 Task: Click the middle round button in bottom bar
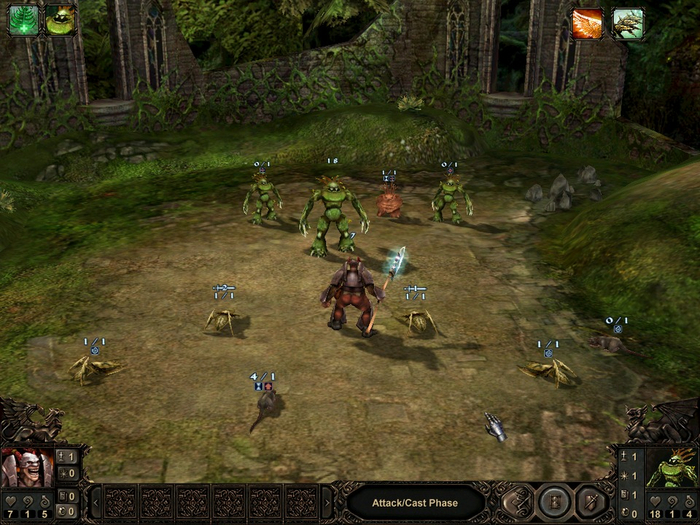552,501
